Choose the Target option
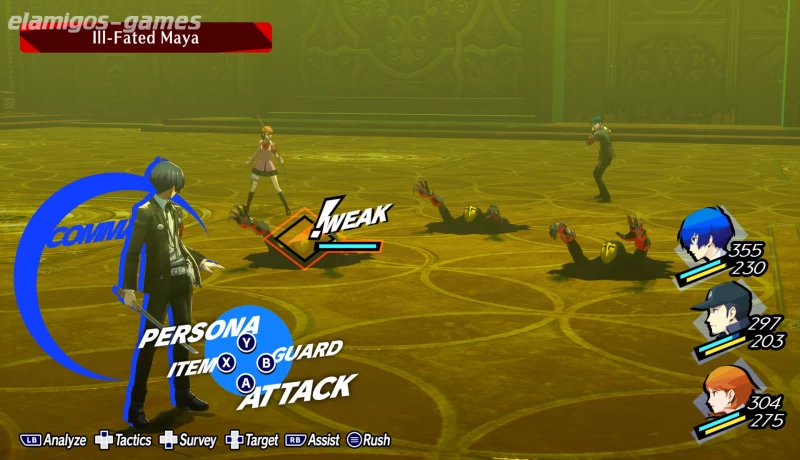 click(252, 440)
